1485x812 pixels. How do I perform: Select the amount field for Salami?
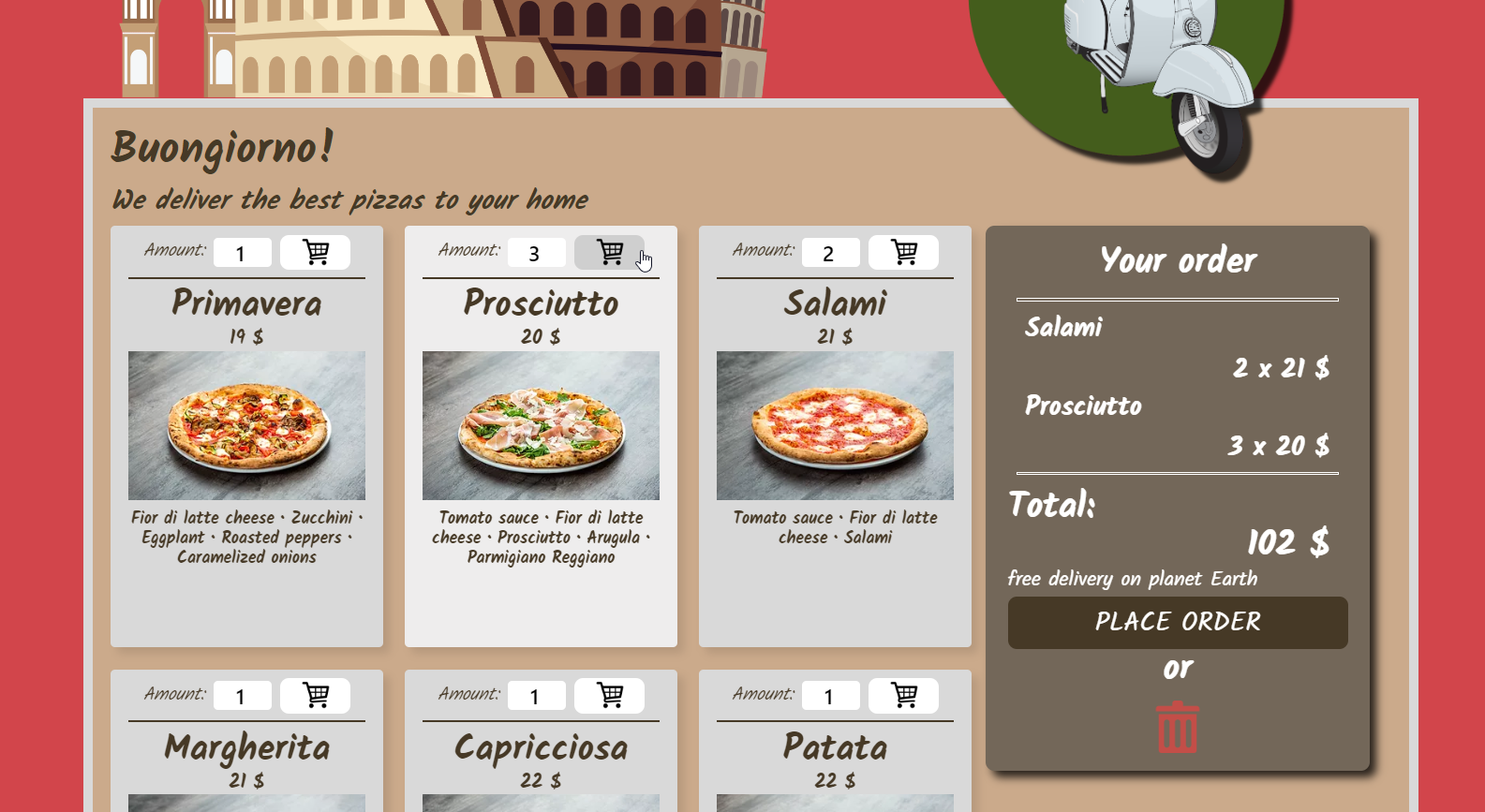[829, 252]
